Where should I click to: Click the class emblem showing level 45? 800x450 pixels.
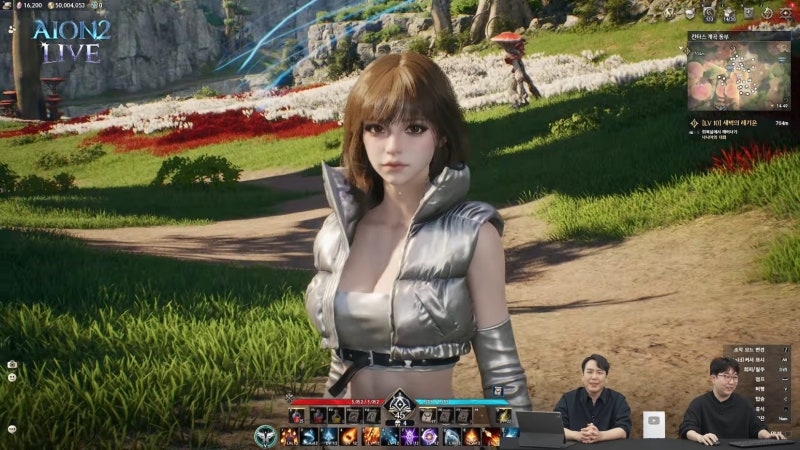(x=400, y=408)
